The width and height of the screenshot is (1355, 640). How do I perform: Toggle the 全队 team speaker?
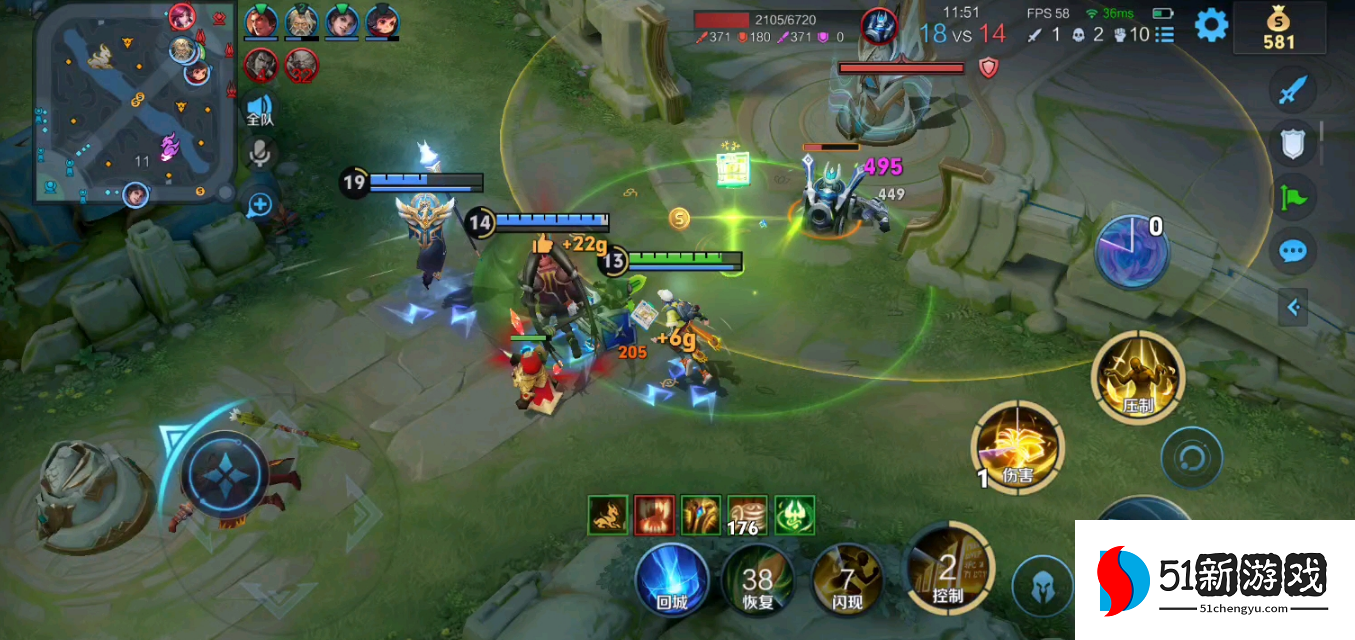(260, 108)
